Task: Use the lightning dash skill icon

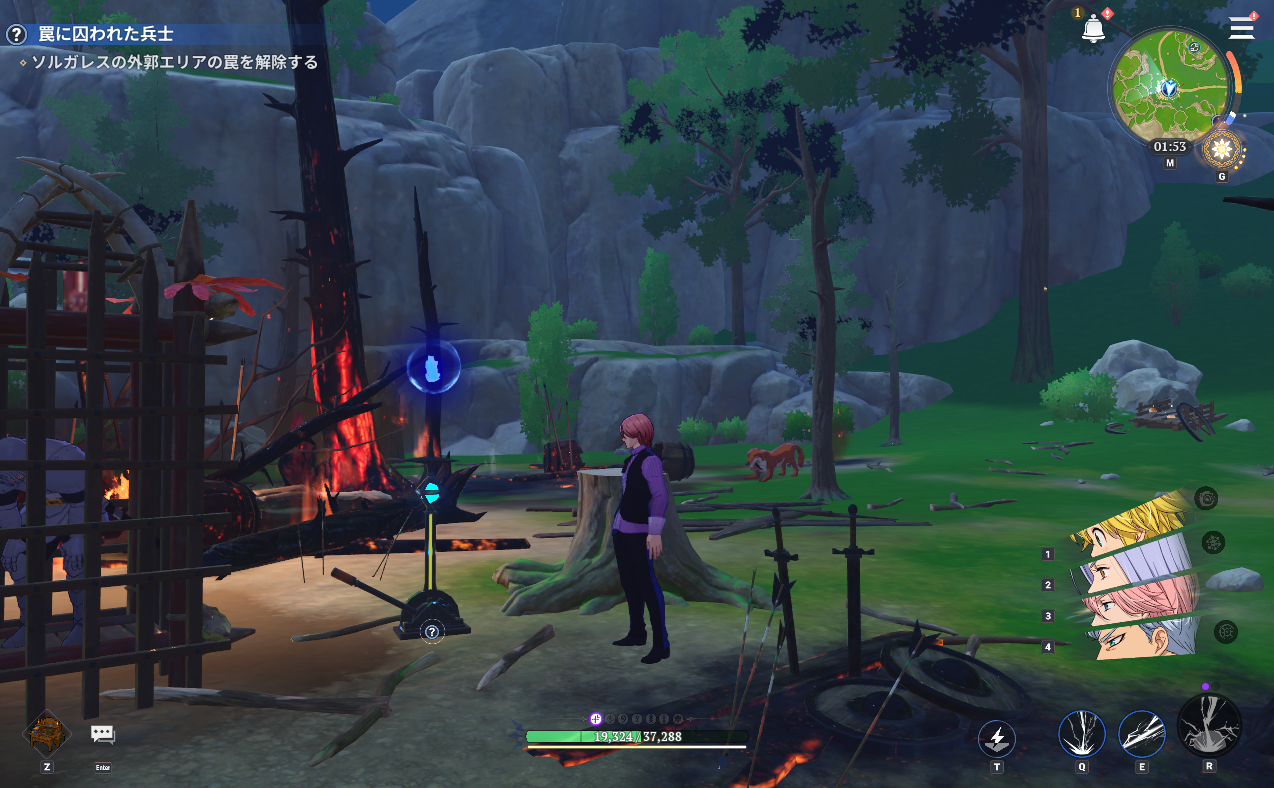Action: coord(996,739)
